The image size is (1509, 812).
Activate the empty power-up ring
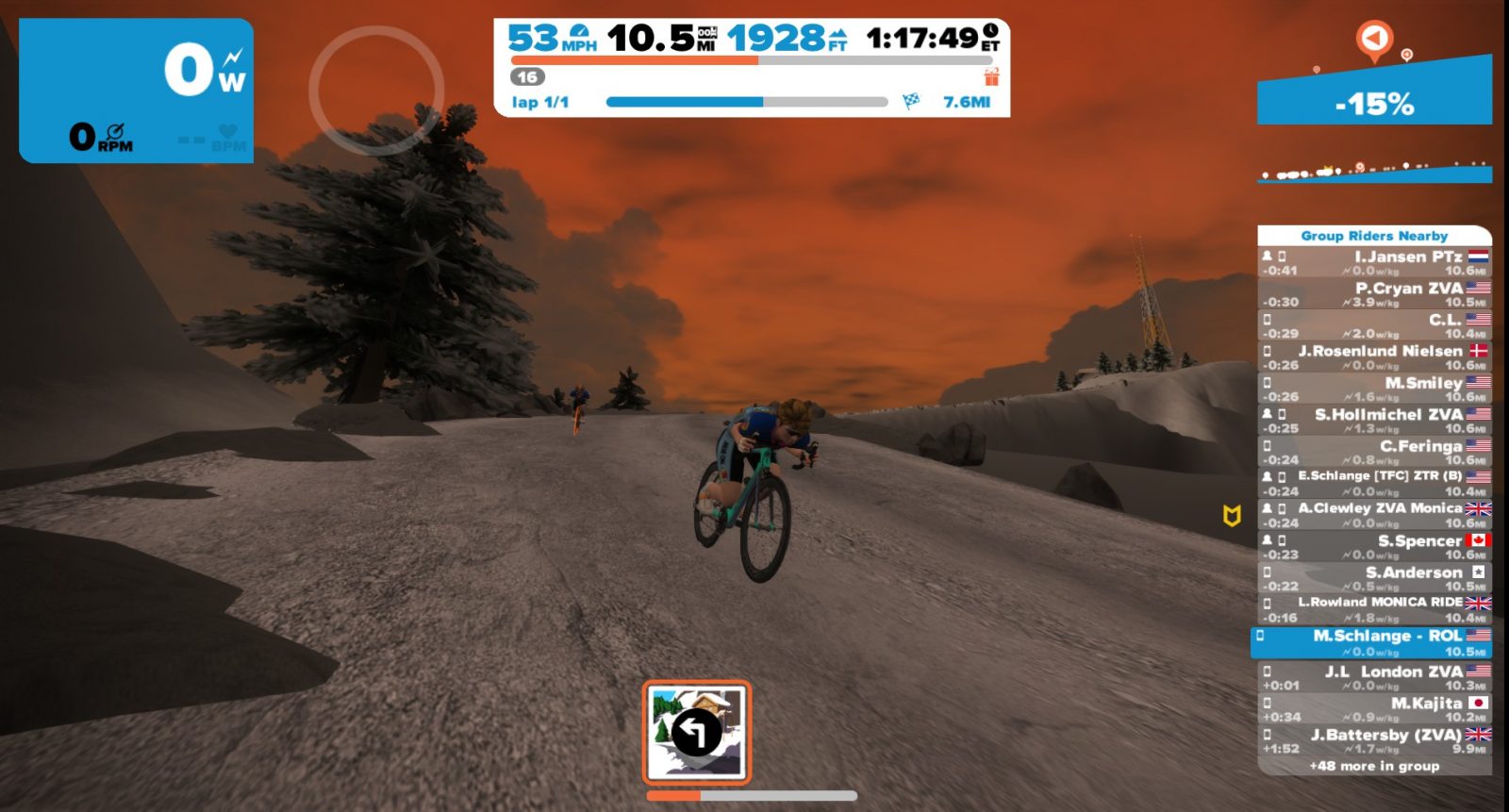376,91
